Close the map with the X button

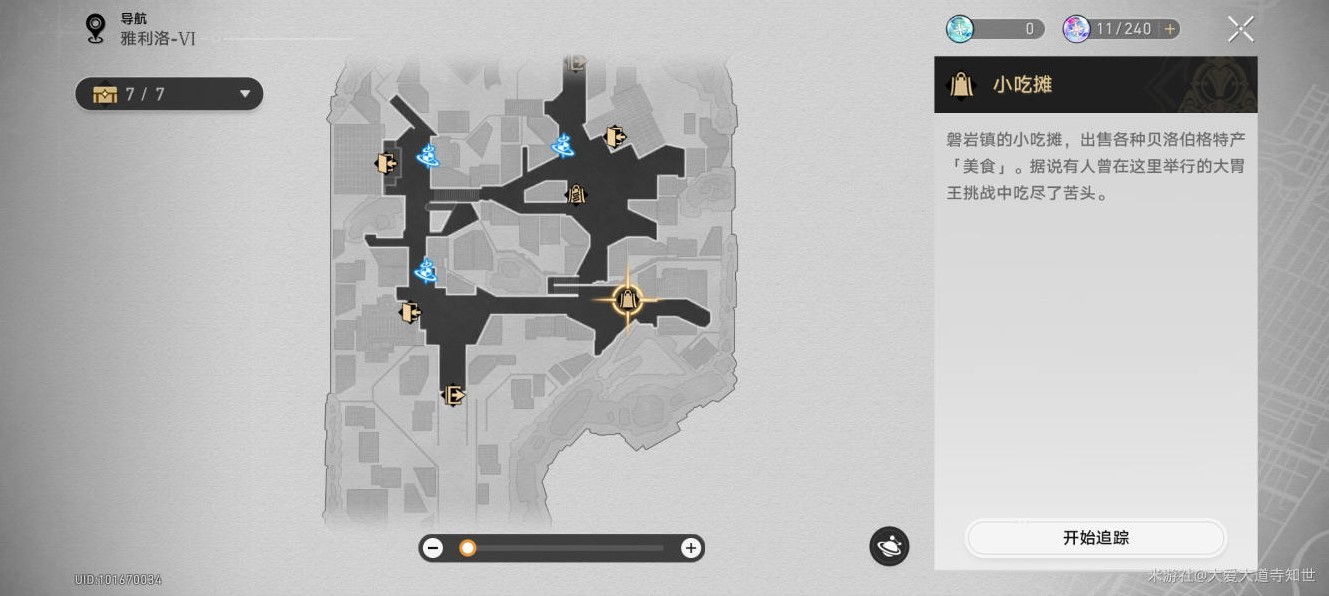click(x=1240, y=29)
